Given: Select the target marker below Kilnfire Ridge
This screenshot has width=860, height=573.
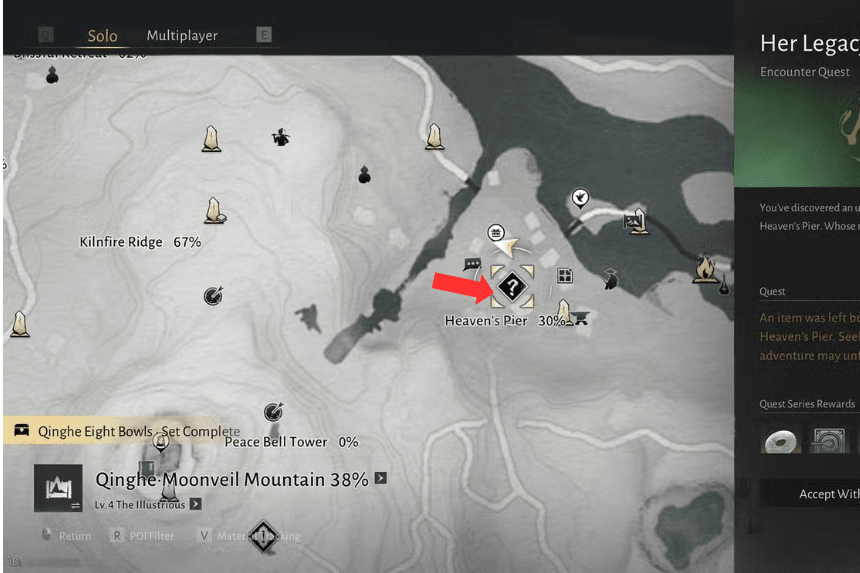Looking at the screenshot, I should pos(212,295).
